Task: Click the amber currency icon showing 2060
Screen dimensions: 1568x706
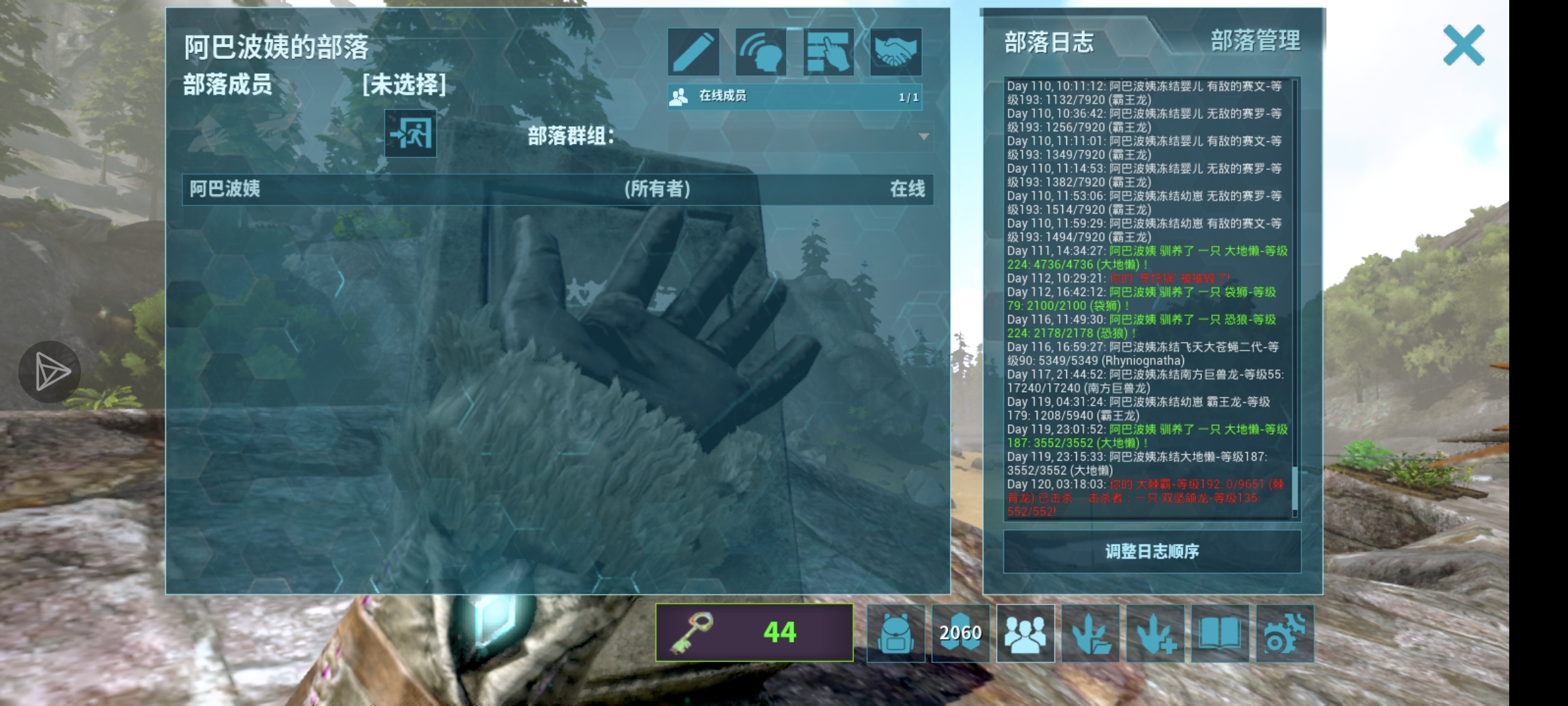Action: [x=960, y=632]
